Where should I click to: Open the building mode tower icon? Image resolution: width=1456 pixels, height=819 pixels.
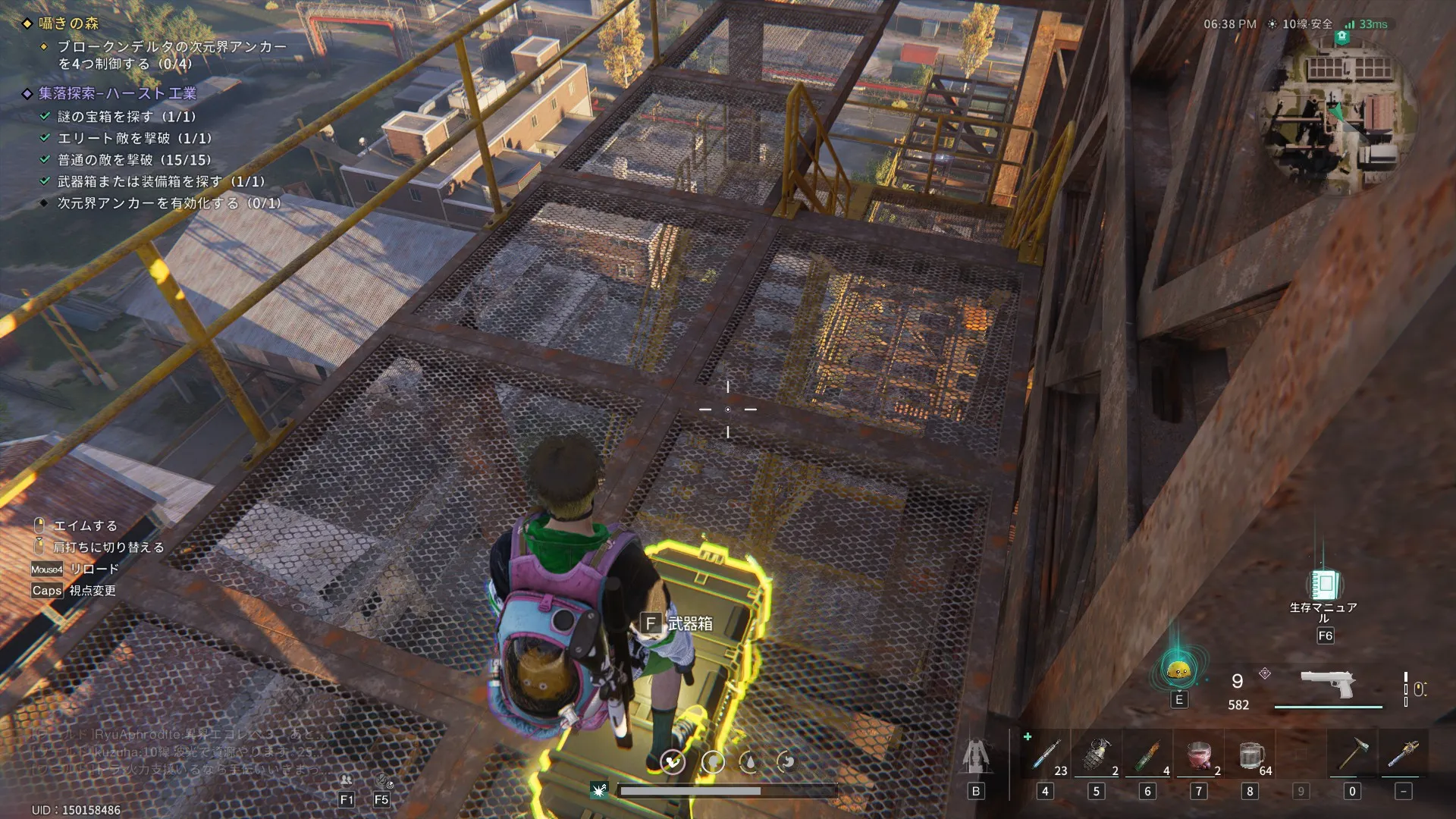pos(976,756)
